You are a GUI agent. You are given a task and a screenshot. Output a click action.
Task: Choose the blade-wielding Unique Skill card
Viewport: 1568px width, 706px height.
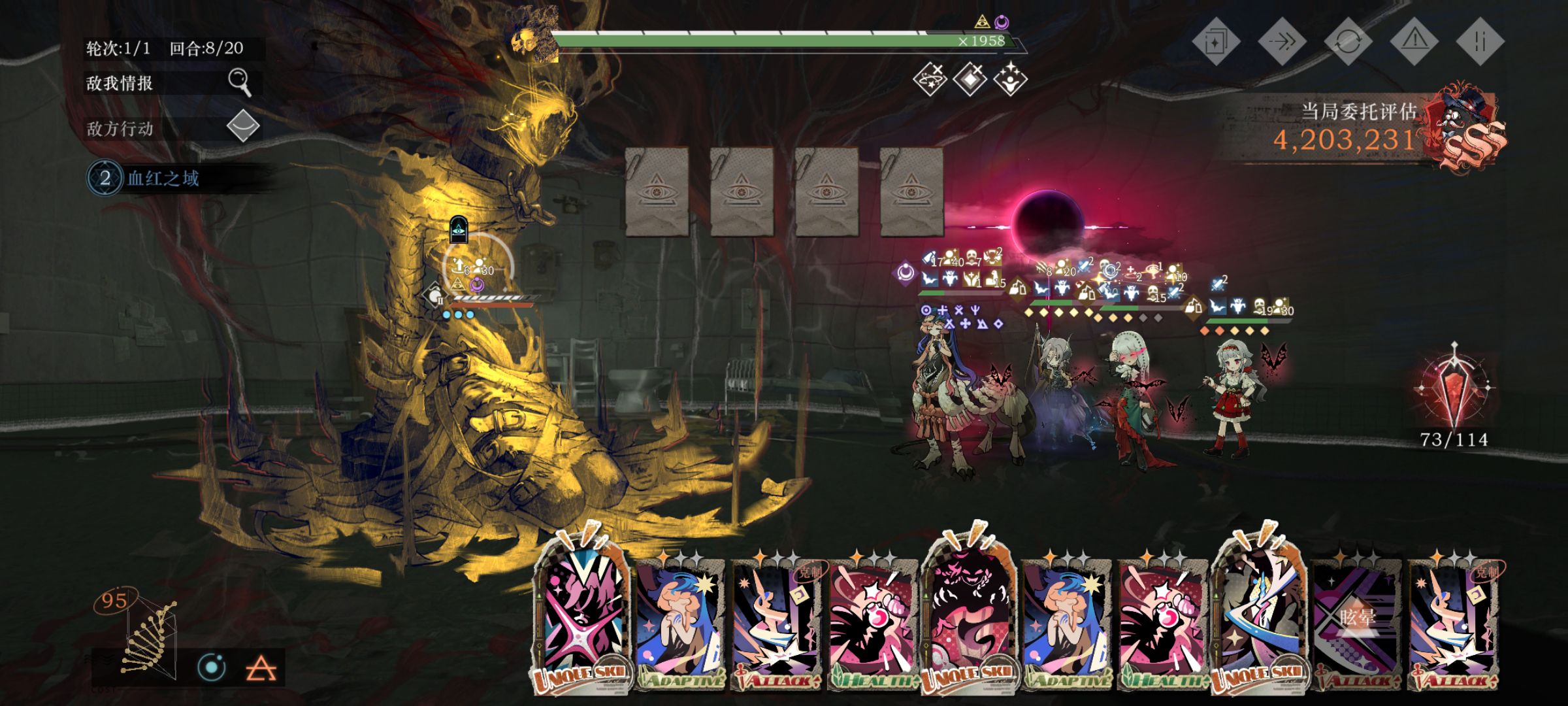(1258, 614)
